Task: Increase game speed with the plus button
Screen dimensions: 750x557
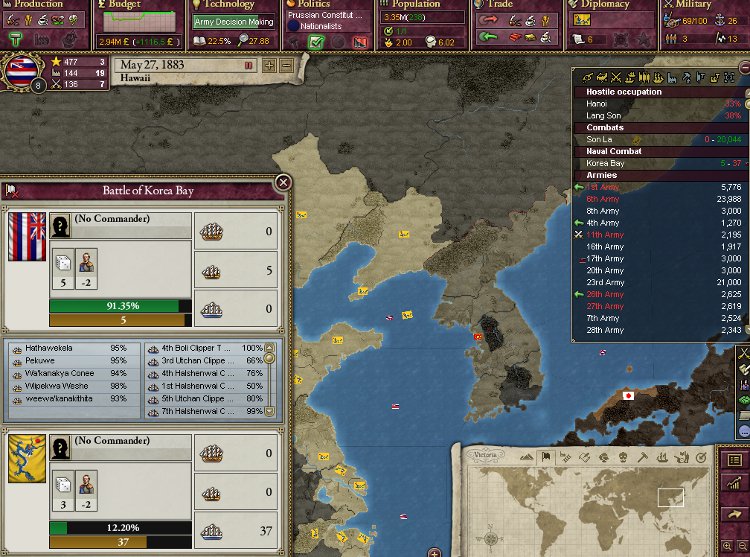Action: point(268,66)
